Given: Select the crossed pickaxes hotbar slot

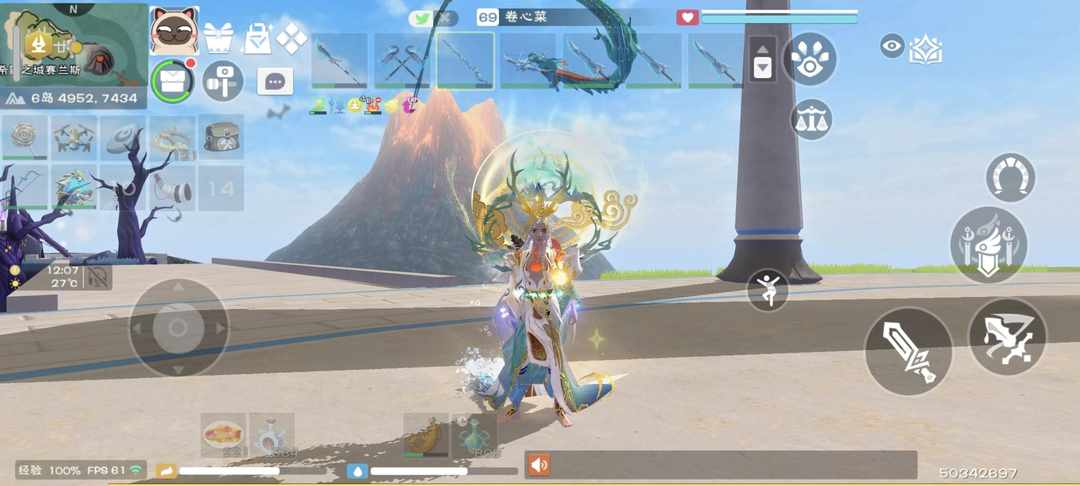Looking at the screenshot, I should [x=402, y=61].
